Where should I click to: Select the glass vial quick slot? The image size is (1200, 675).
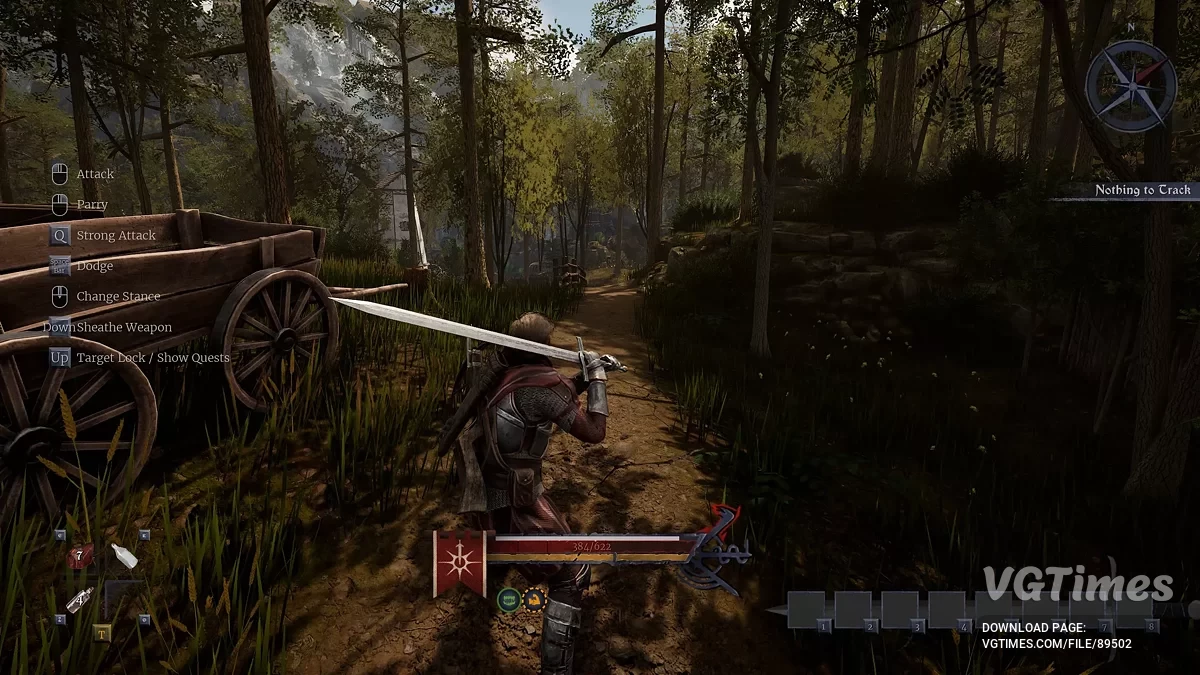pos(80,599)
